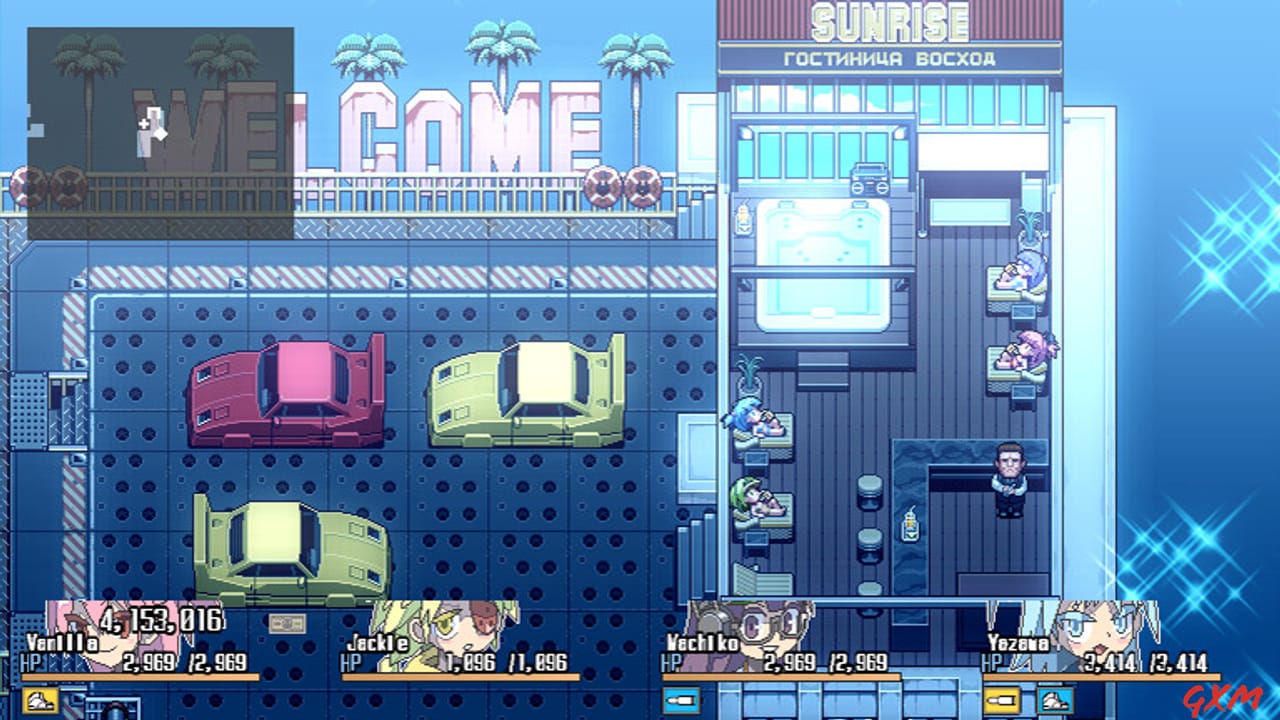Click the score counter showing 4,153,016
Screen dimensions: 1280x720
pos(160,617)
